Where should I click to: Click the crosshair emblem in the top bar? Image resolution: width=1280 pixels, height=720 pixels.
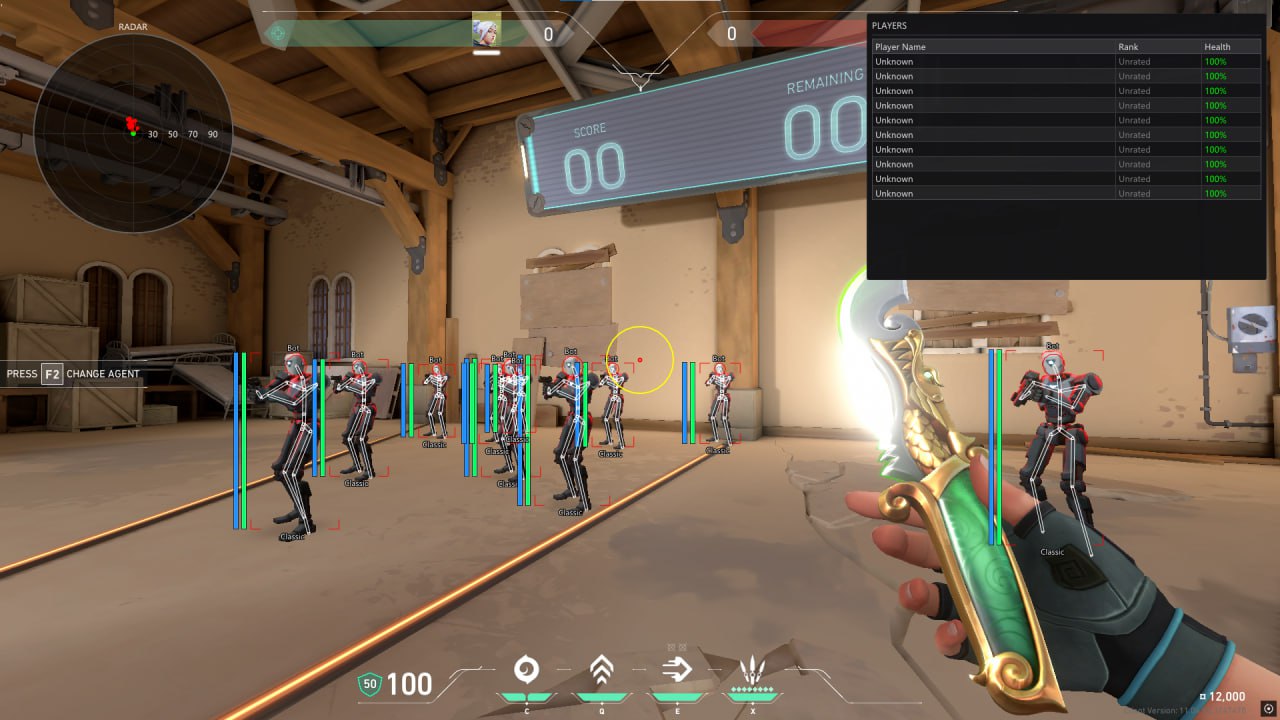click(278, 34)
